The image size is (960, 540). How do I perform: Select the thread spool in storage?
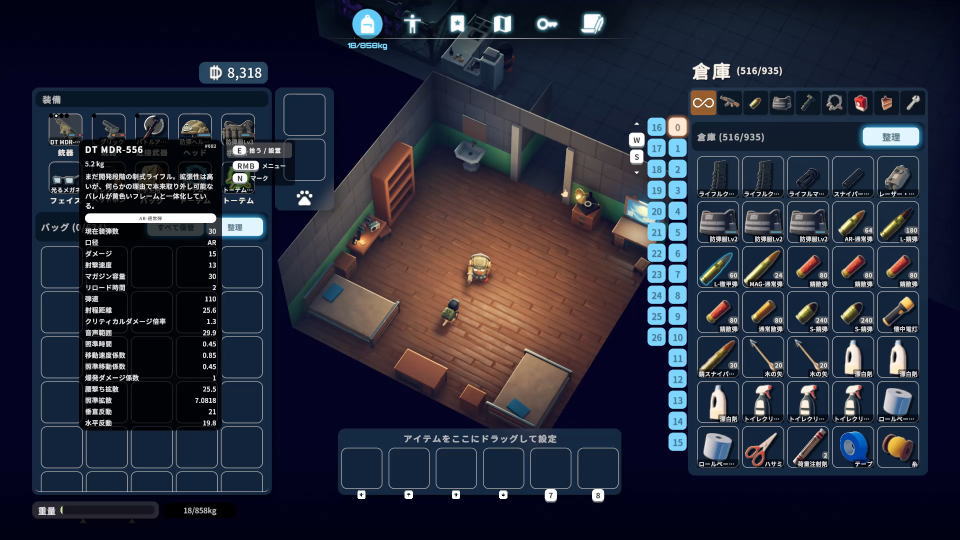(898, 446)
